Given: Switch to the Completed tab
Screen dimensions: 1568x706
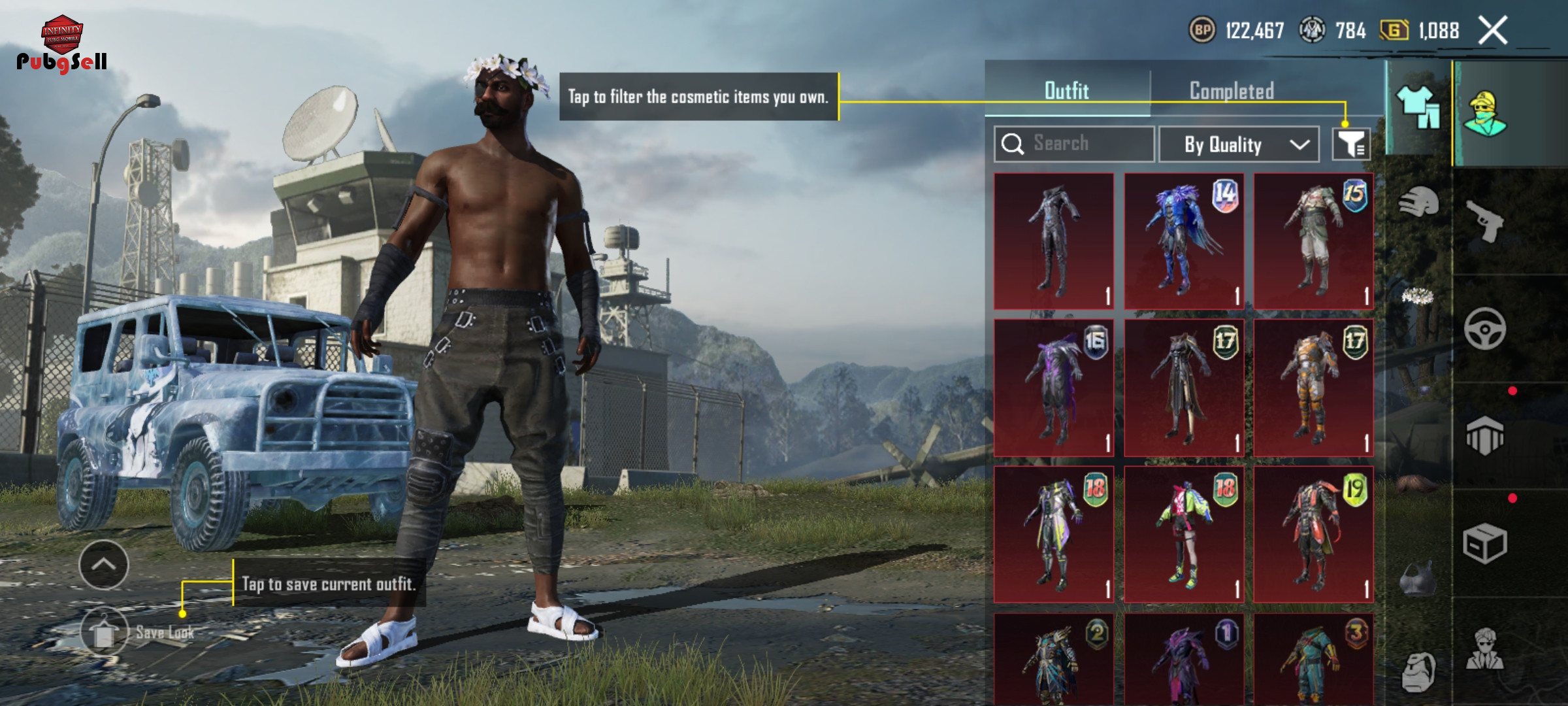Looking at the screenshot, I should pos(1232,91).
